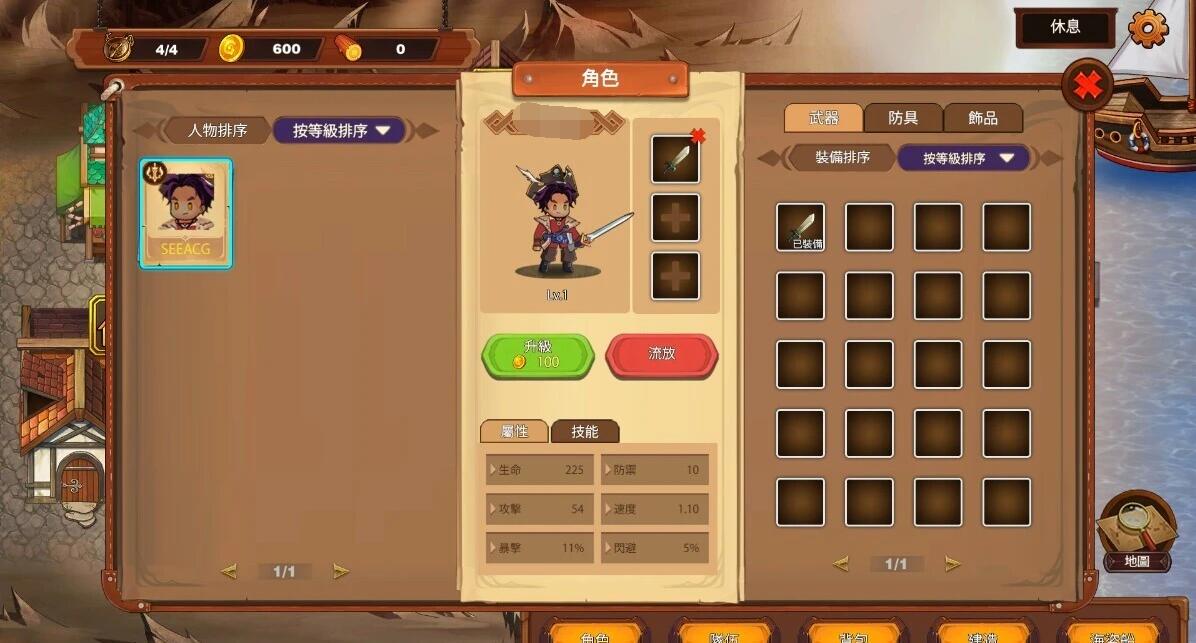
Task: Select the SEEACG character portrait
Action: point(186,213)
